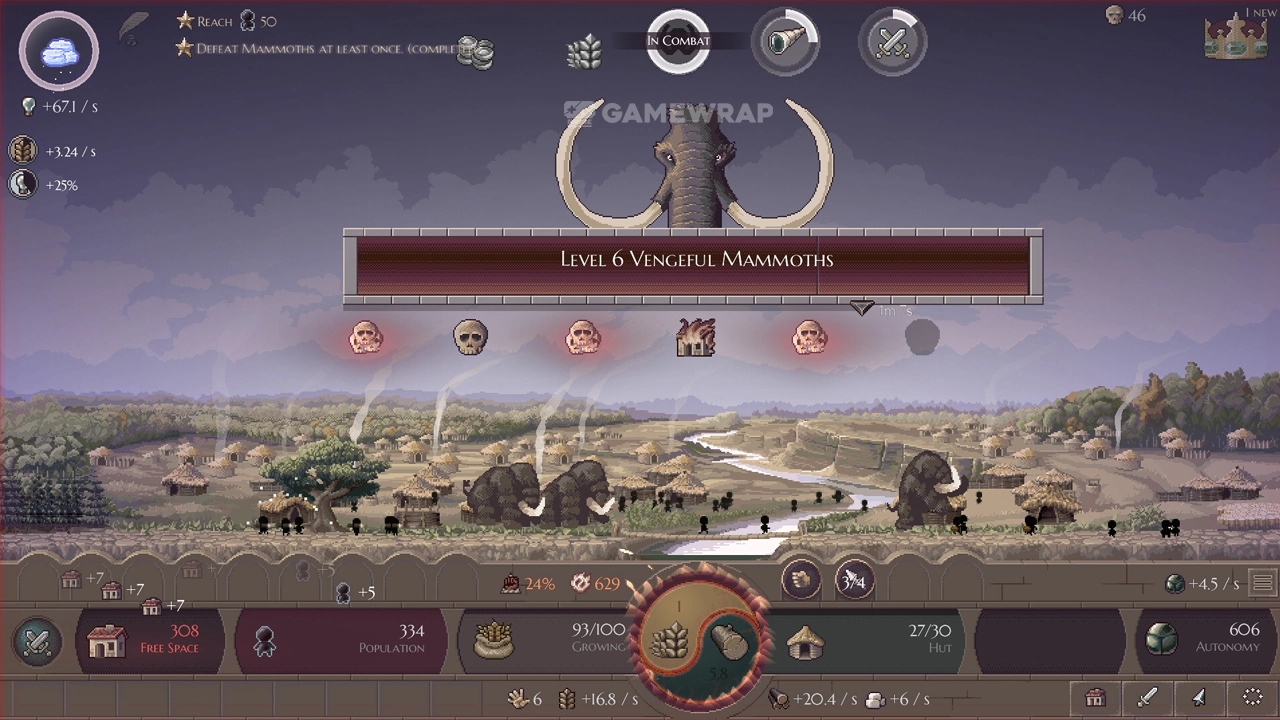Image resolution: width=1280 pixels, height=720 pixels.
Task: Click the grain and wood yin-yang dial
Action: coord(697,640)
